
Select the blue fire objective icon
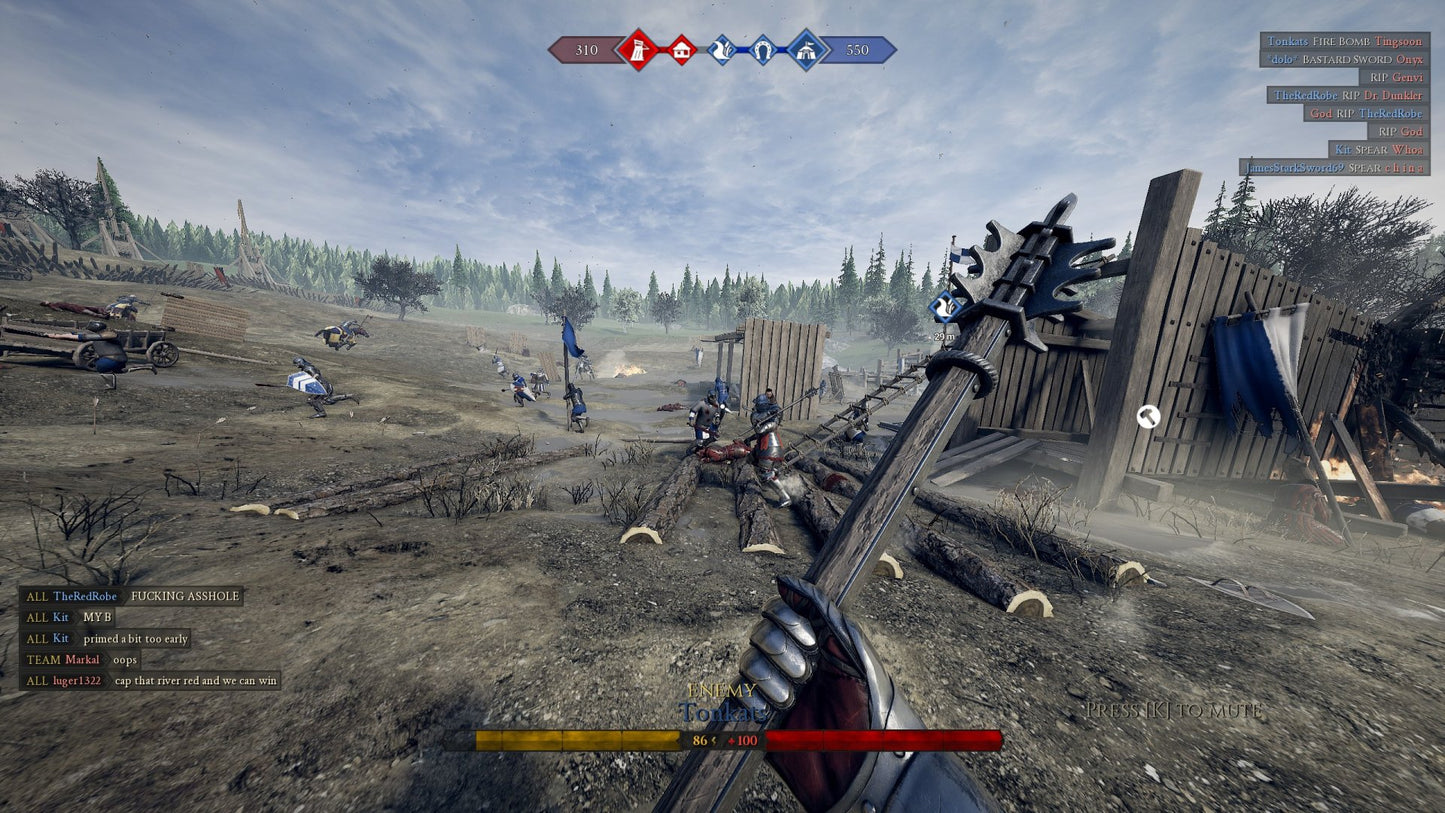click(x=721, y=50)
